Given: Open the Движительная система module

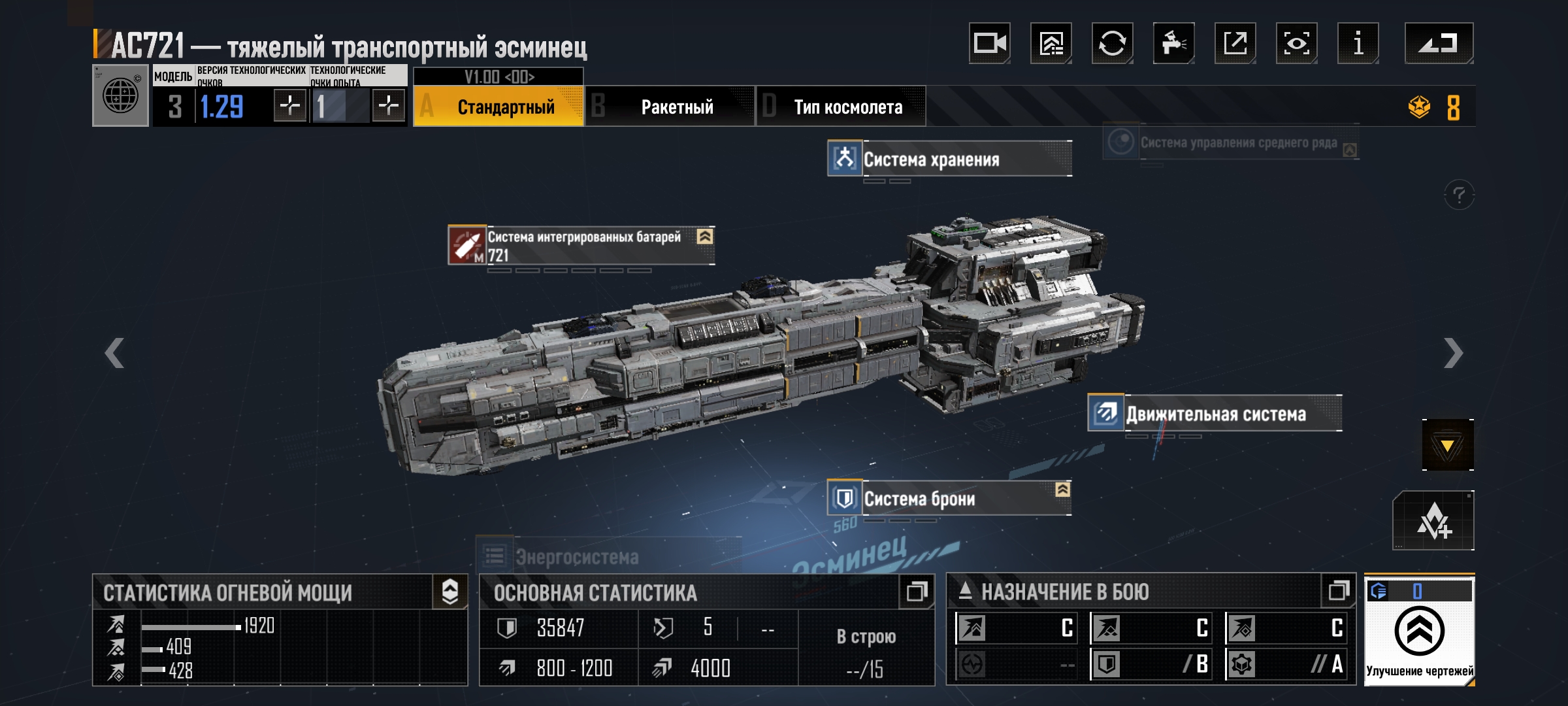Looking at the screenshot, I should point(1215,414).
